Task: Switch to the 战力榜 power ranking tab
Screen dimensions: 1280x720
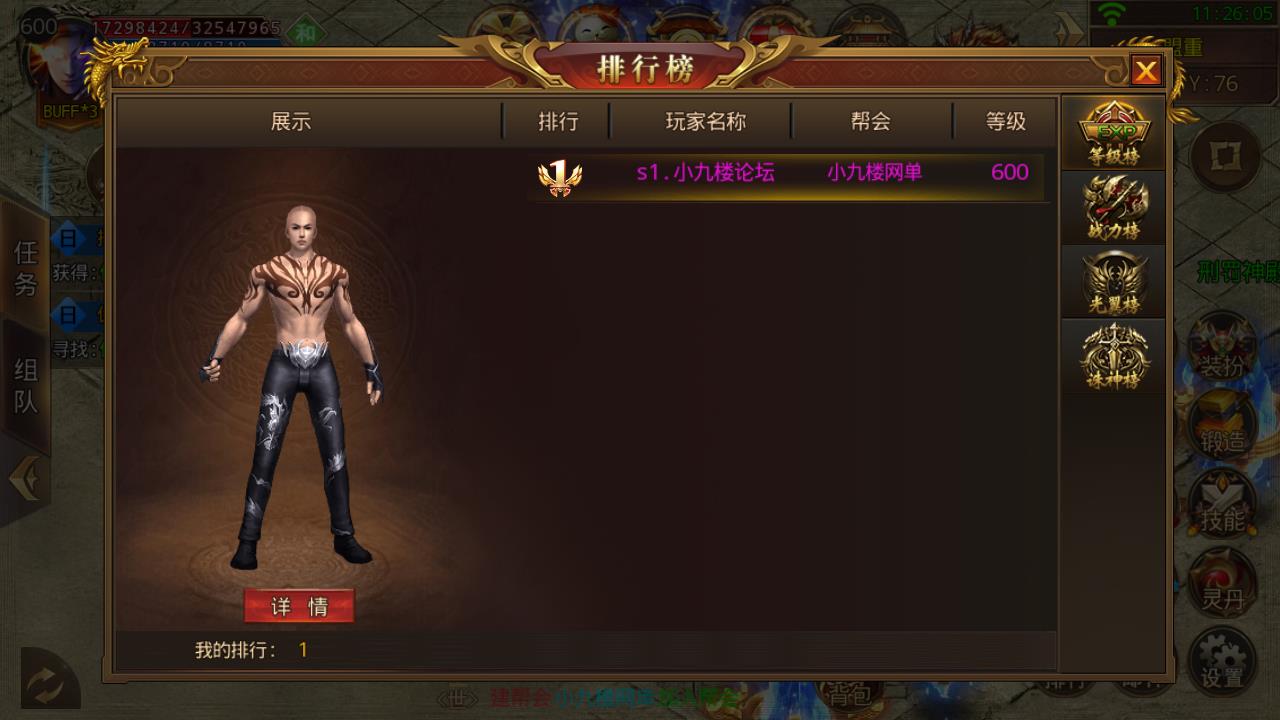Action: coord(1113,208)
